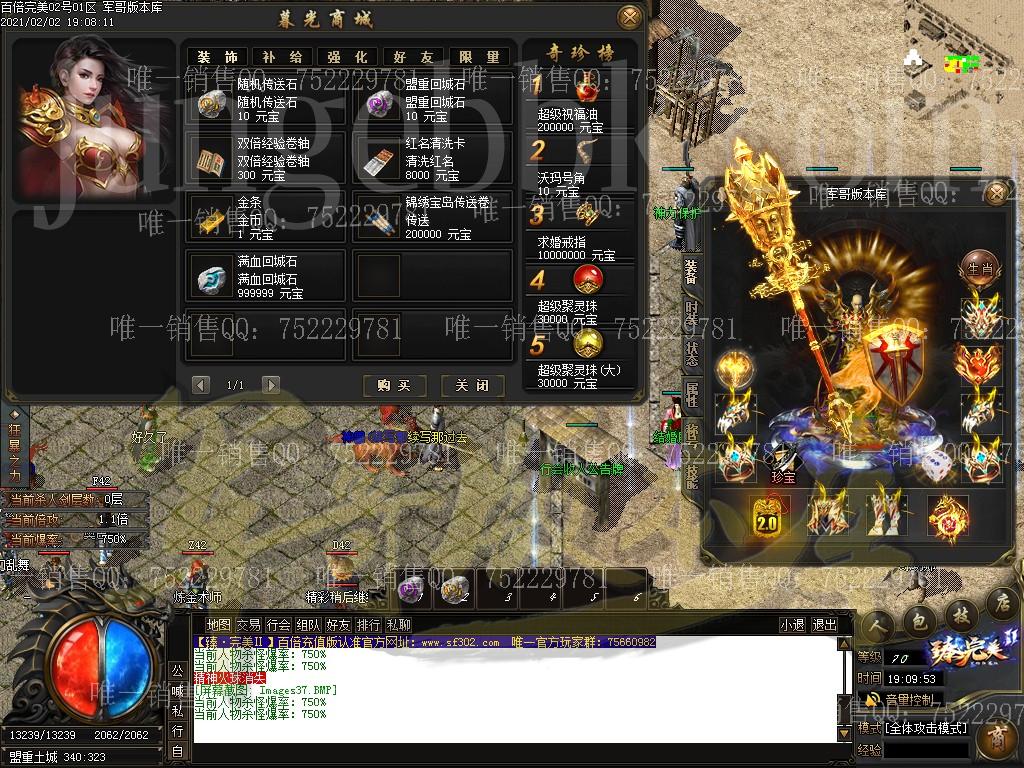Image resolution: width=1024 pixels, height=768 pixels.
Task: Choose the 双倍经验卷轴 item
Action: coord(264,160)
